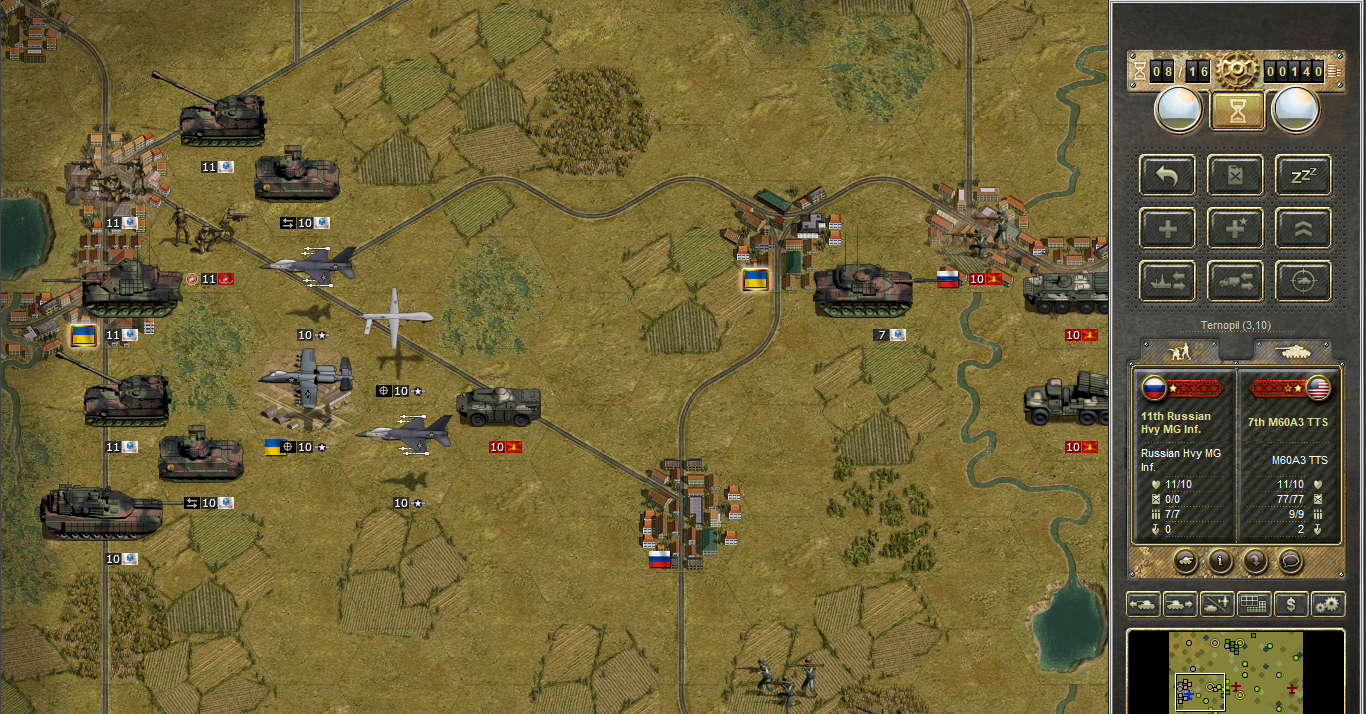Toggle the truck mount transport button
Screen dimensions: 1366x714
[x=1235, y=281]
